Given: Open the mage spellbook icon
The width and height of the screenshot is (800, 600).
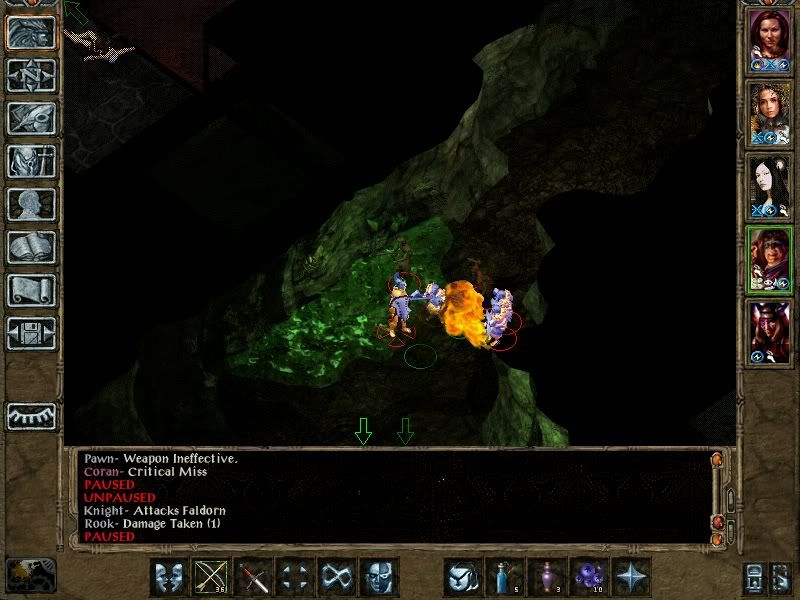Looking at the screenshot, I should coord(31,247).
